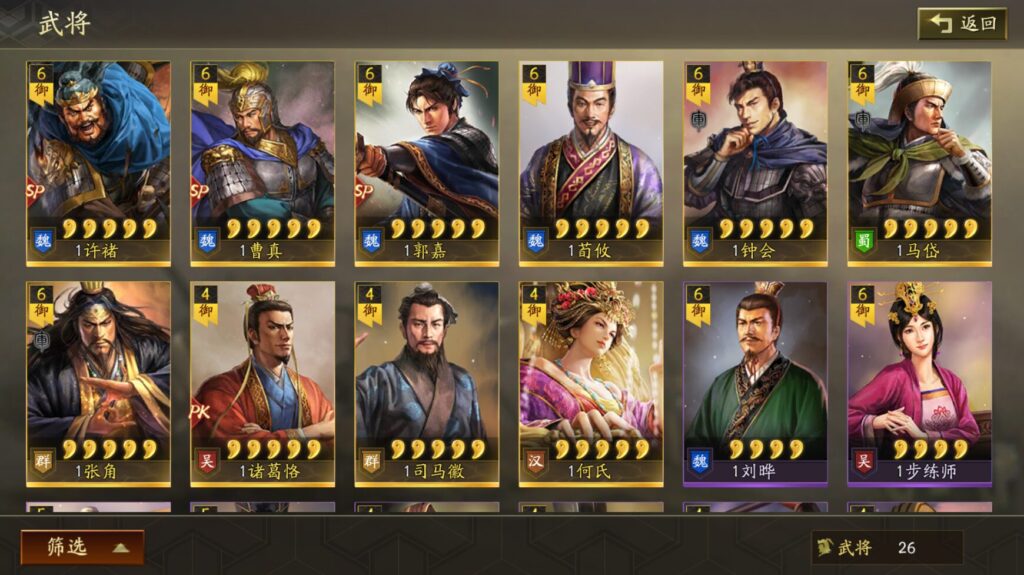This screenshot has height=575, width=1024.
Task: Select the 步练师 general card
Action: 919,383
